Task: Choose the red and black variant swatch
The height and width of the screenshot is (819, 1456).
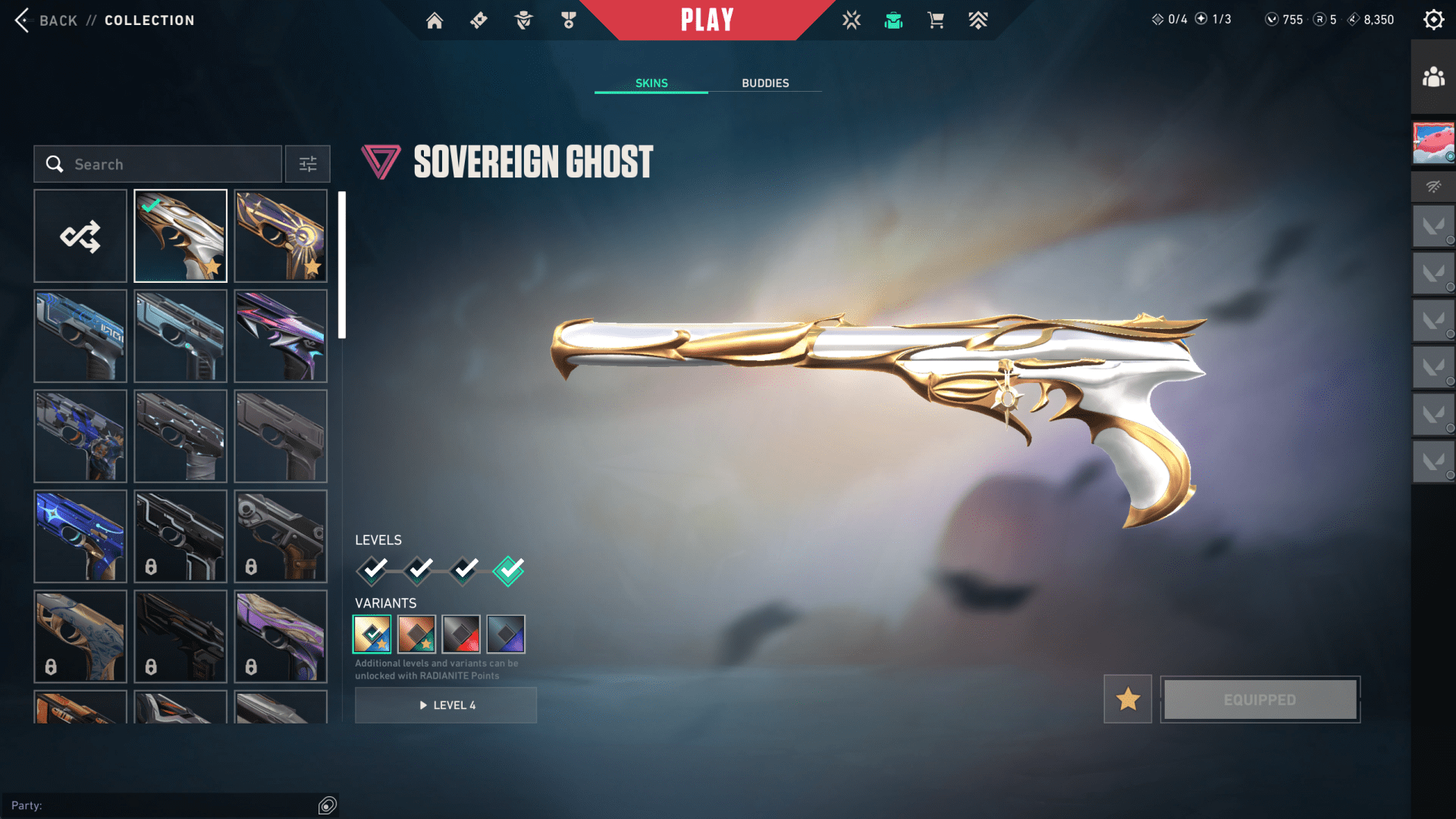Action: point(461,634)
